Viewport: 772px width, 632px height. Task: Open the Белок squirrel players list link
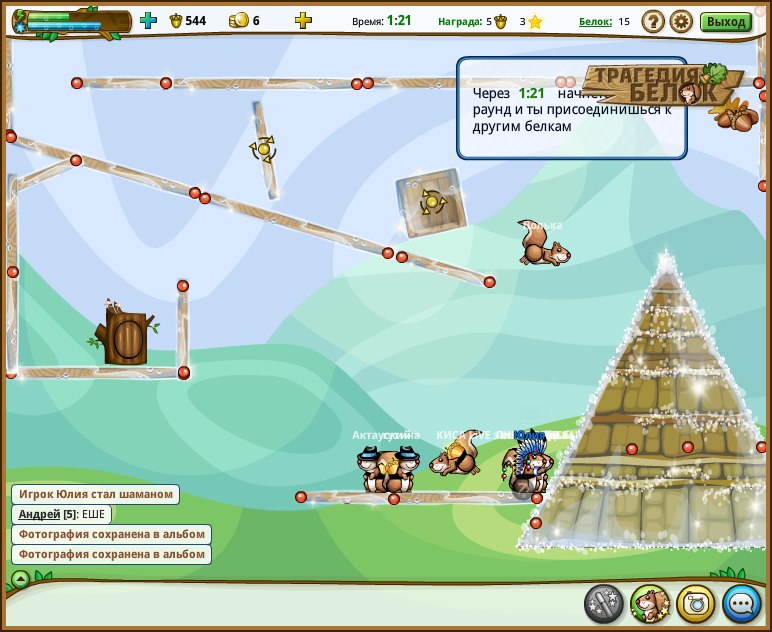[595, 21]
